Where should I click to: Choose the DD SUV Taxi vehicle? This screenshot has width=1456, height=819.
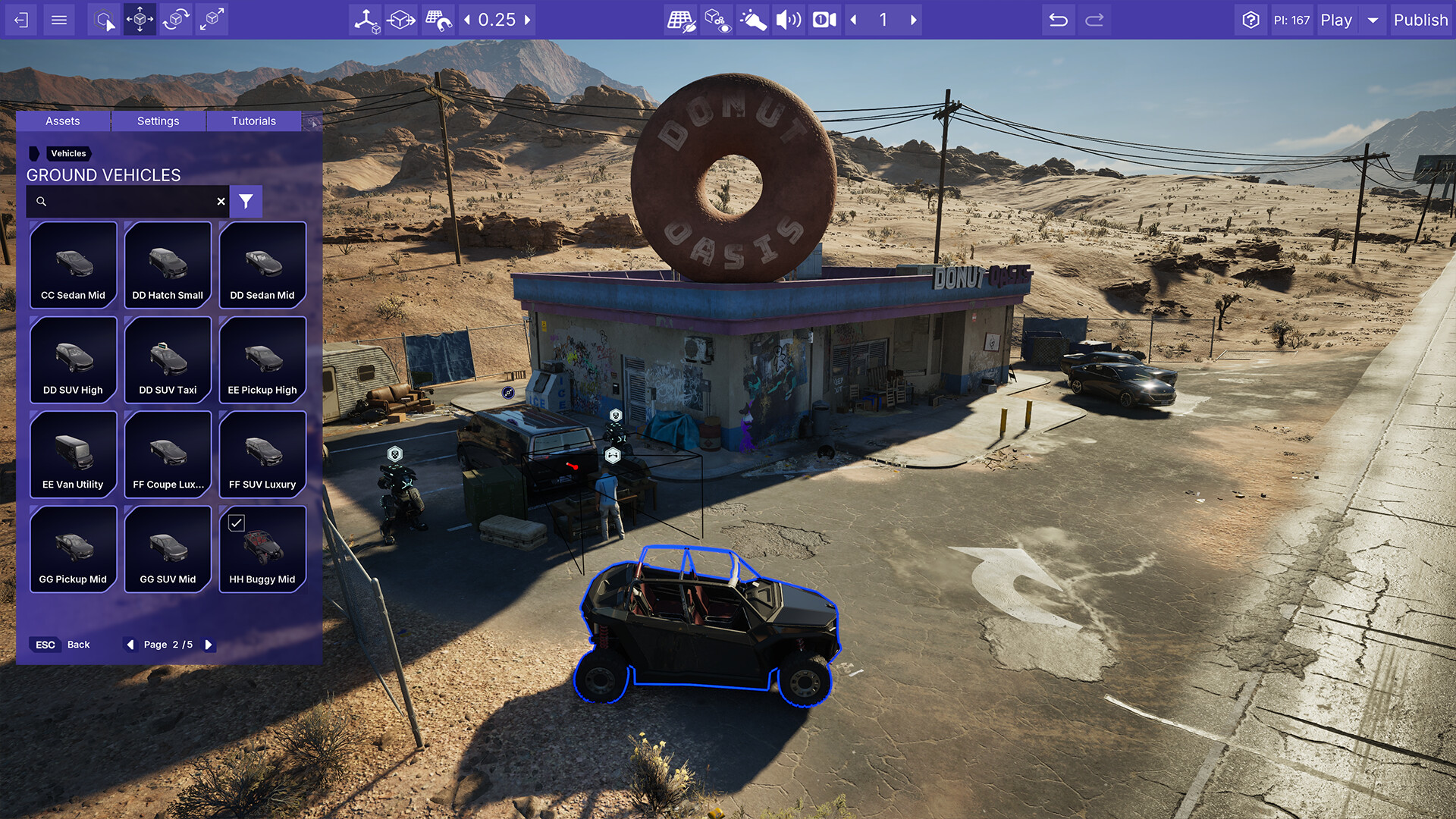click(x=168, y=359)
